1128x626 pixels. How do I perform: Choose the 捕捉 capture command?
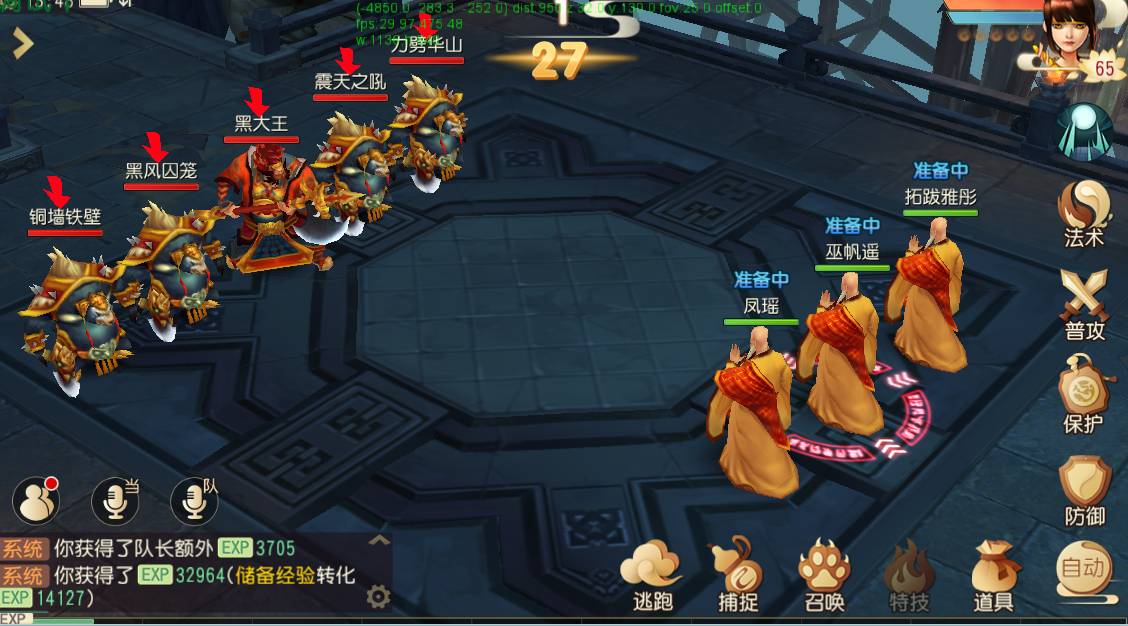point(738,574)
